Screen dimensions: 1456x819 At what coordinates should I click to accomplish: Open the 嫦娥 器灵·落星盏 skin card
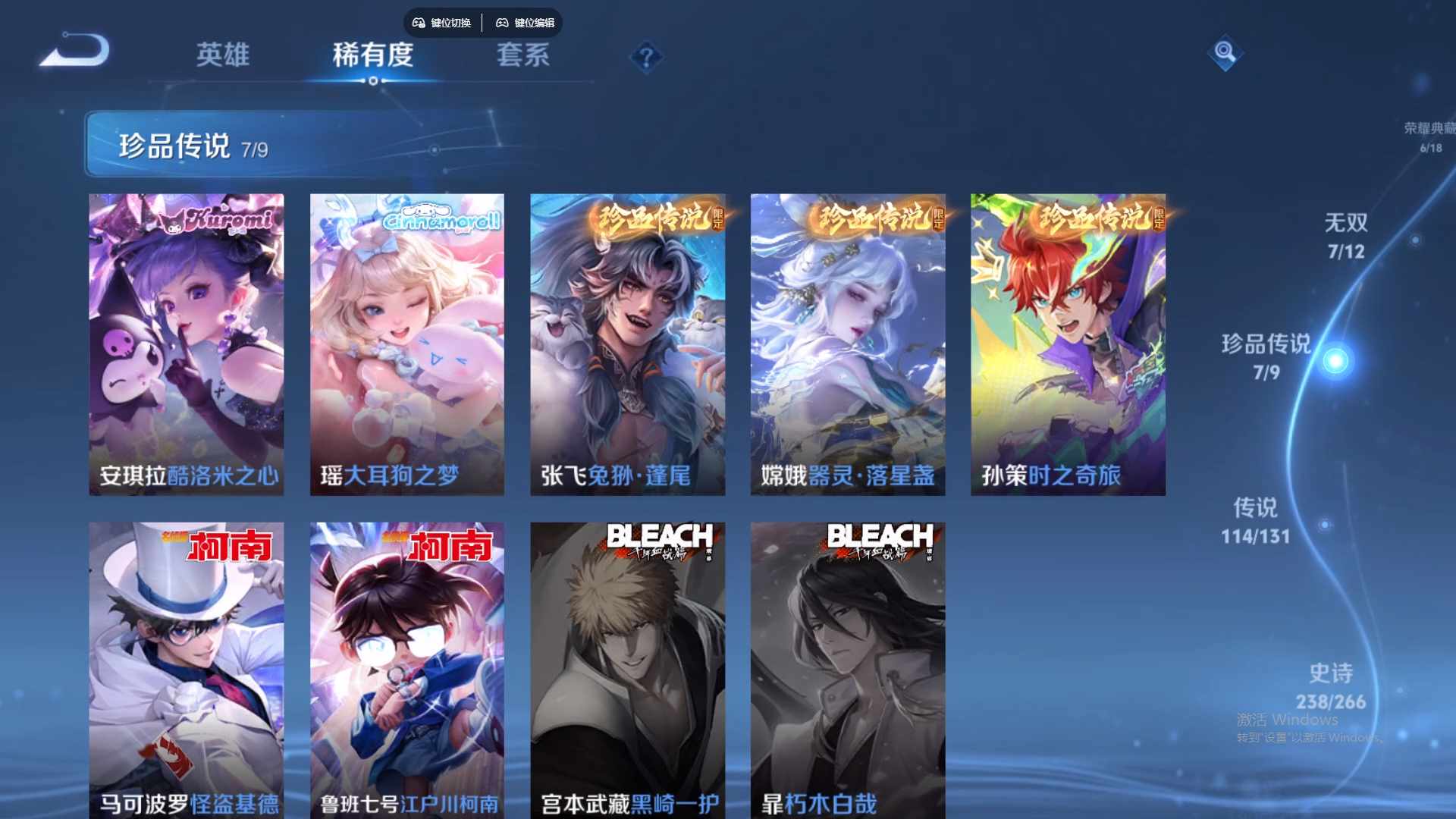pyautogui.click(x=848, y=344)
